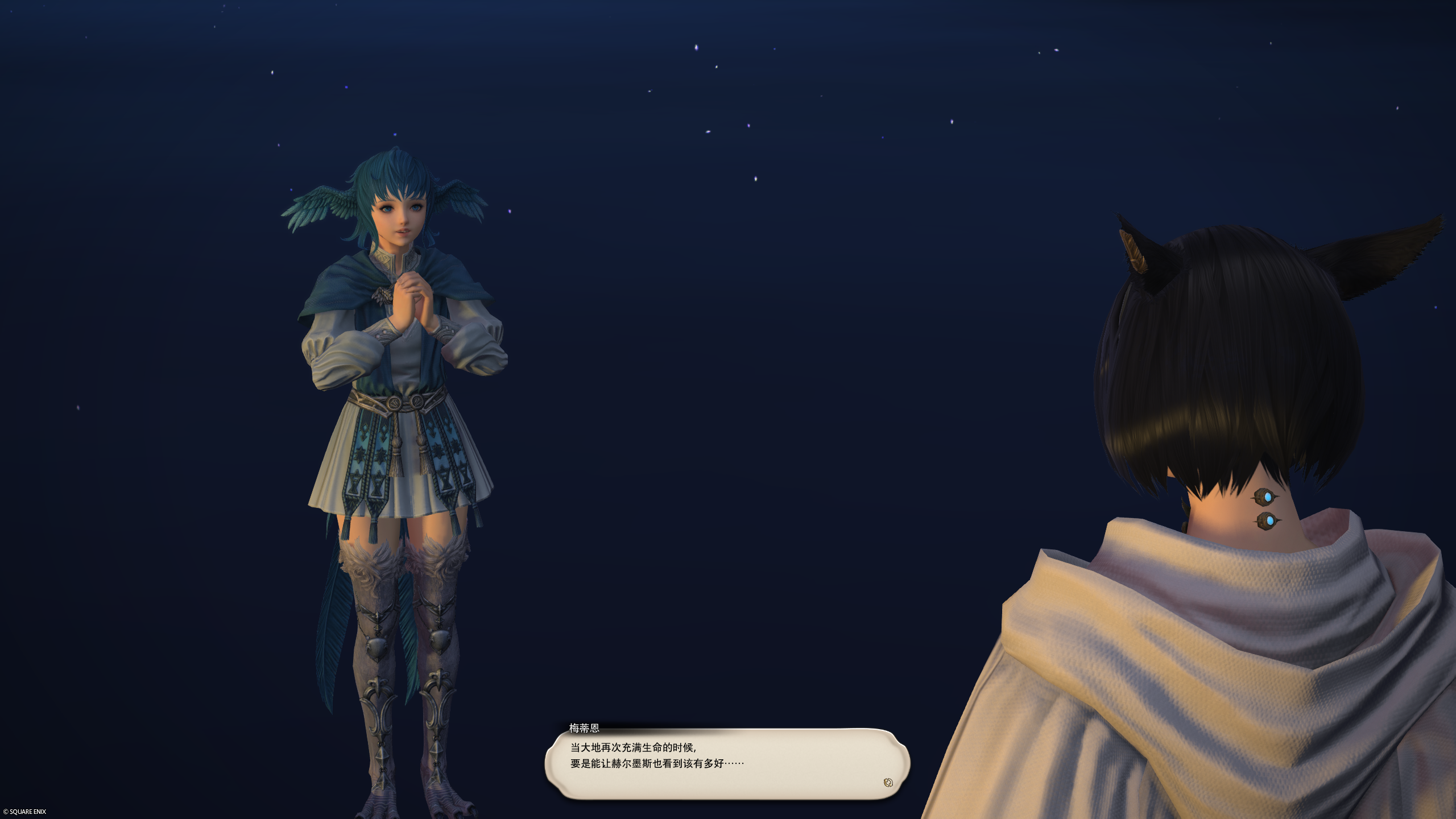Click the dialogue continue indicator icon

coord(888,783)
